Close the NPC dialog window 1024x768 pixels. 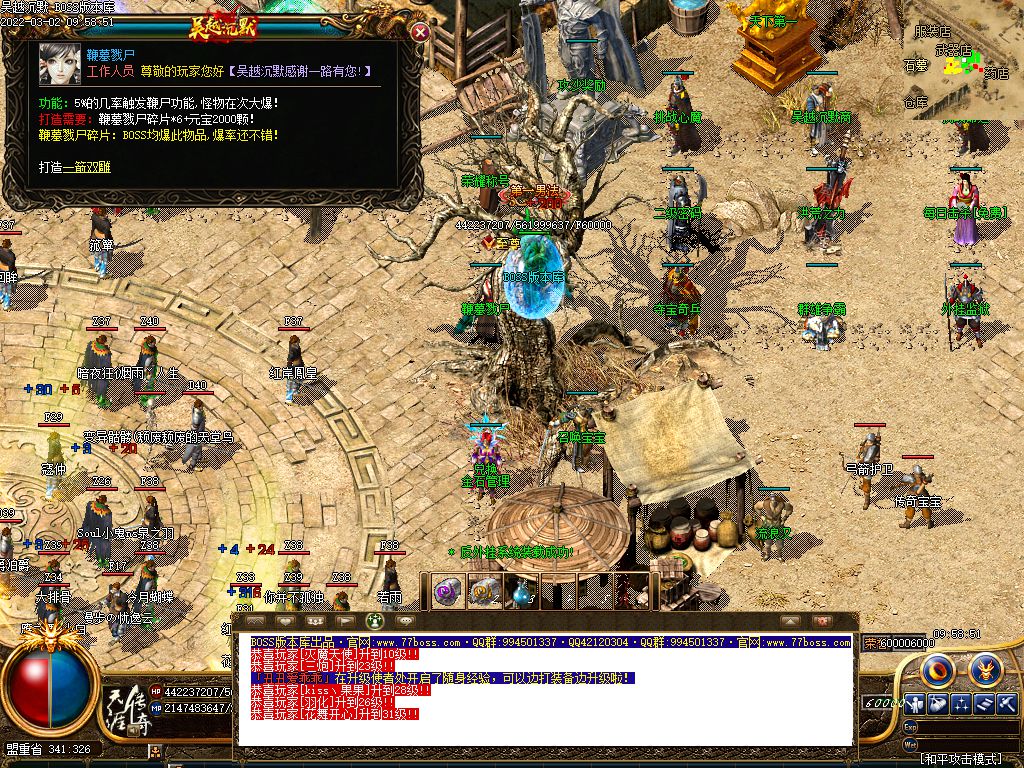(421, 32)
